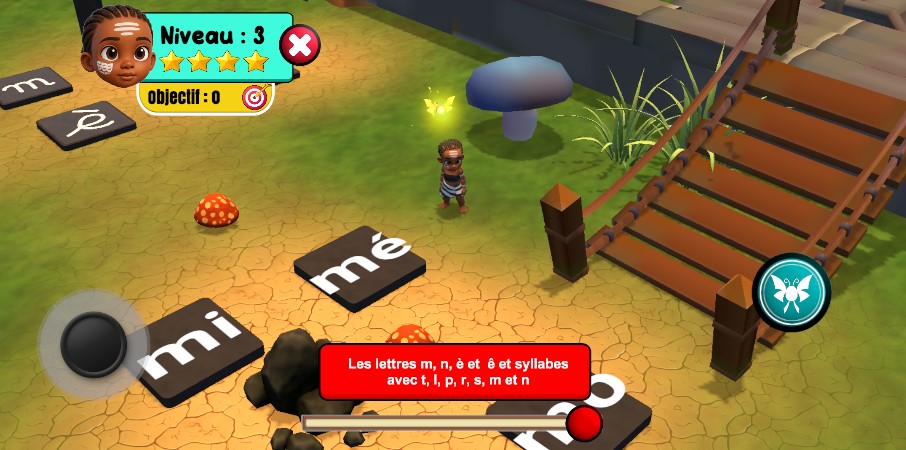Screen dimensions: 906x450
Task: Tap the teal butterfly ability button
Action: (x=792, y=292)
